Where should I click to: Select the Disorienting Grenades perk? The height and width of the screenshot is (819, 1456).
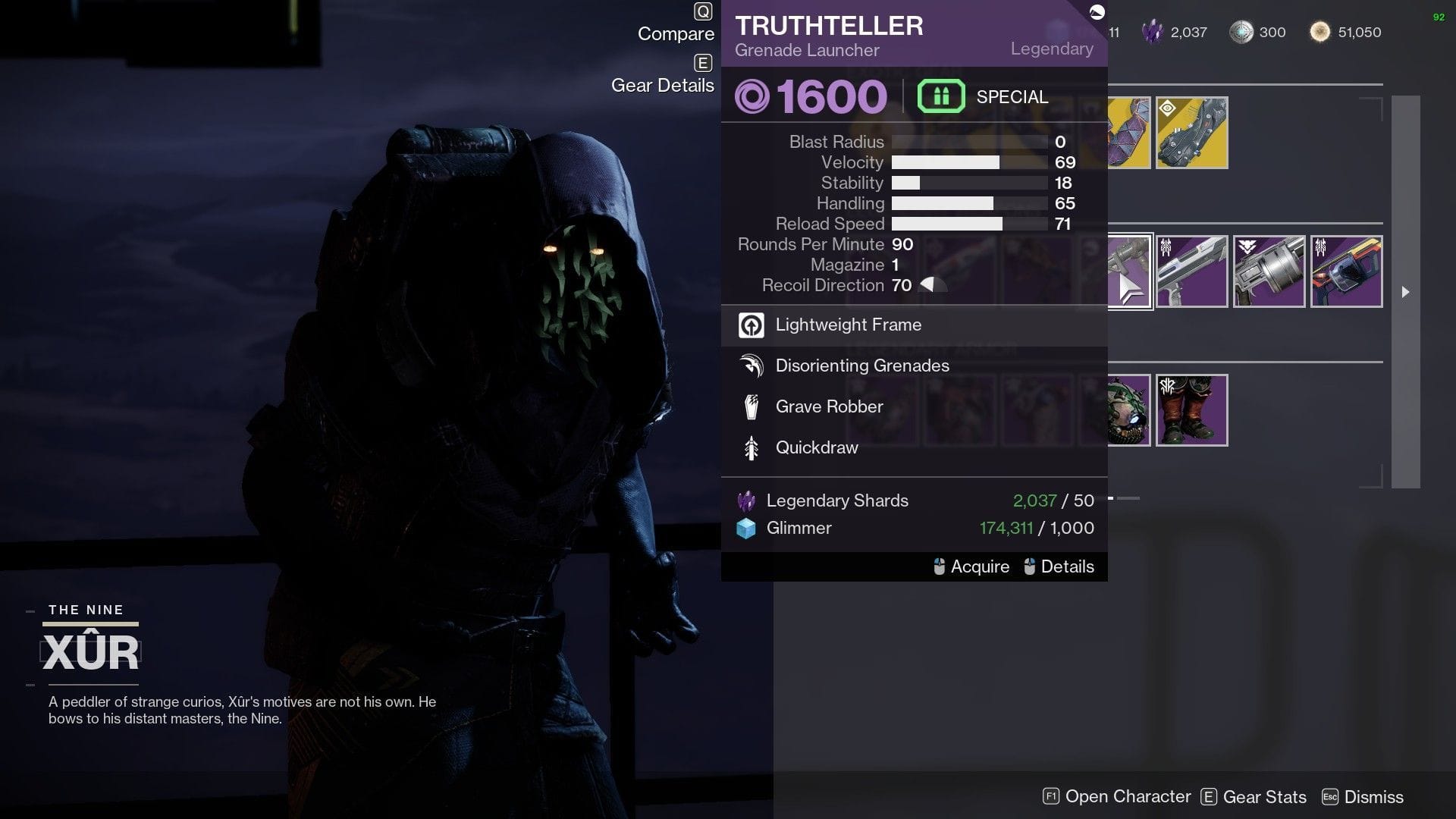(x=751, y=366)
